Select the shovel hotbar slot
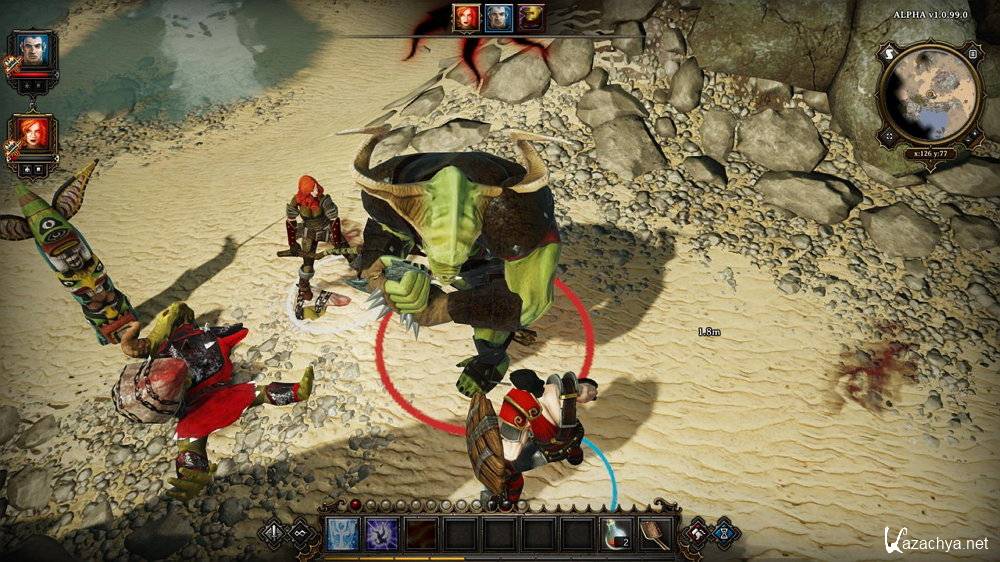The width and height of the screenshot is (1000, 562). 656,533
